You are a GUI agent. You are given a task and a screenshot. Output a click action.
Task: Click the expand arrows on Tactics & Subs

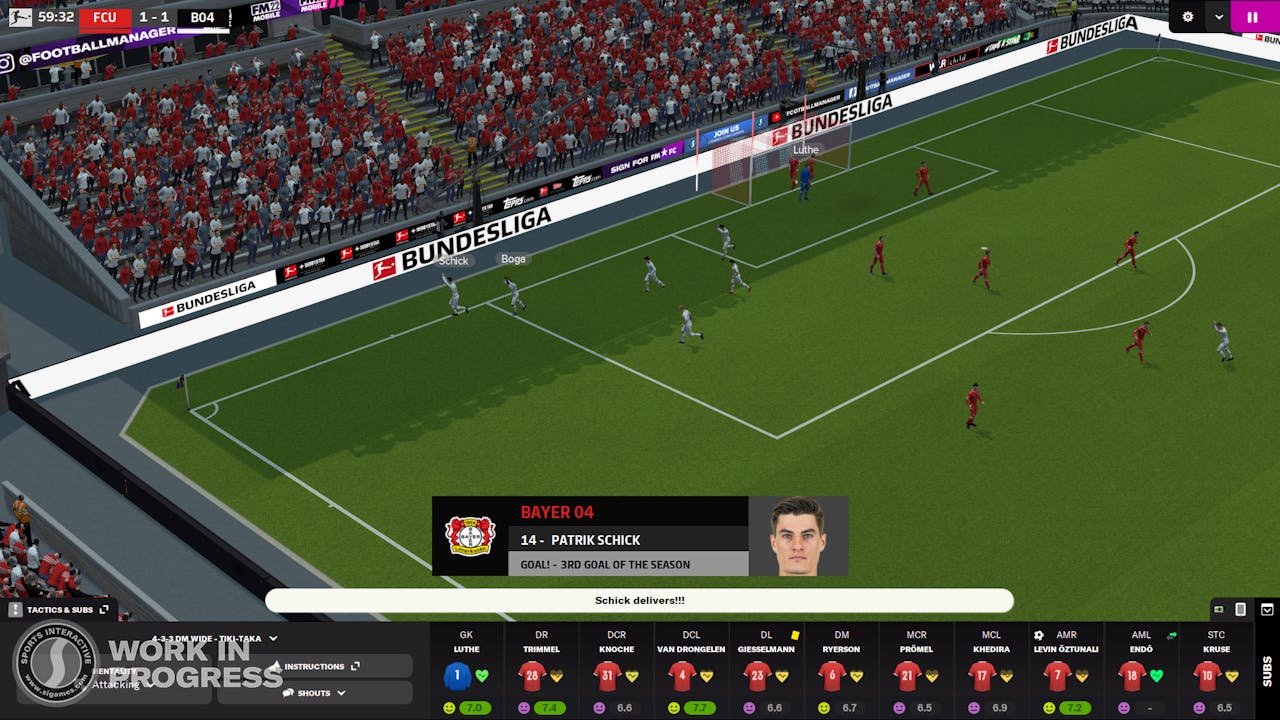(x=103, y=609)
